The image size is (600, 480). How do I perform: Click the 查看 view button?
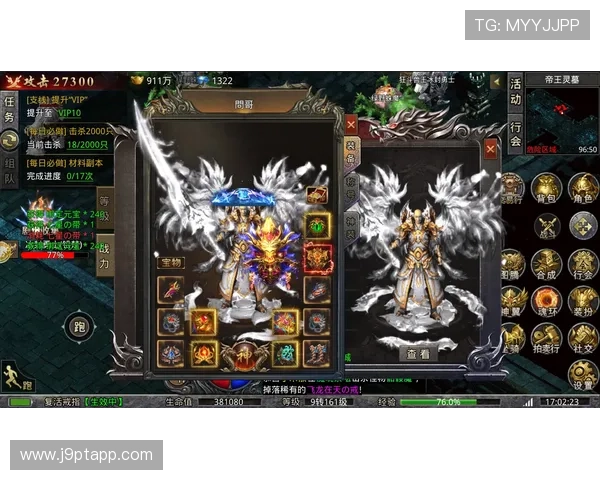(x=418, y=354)
